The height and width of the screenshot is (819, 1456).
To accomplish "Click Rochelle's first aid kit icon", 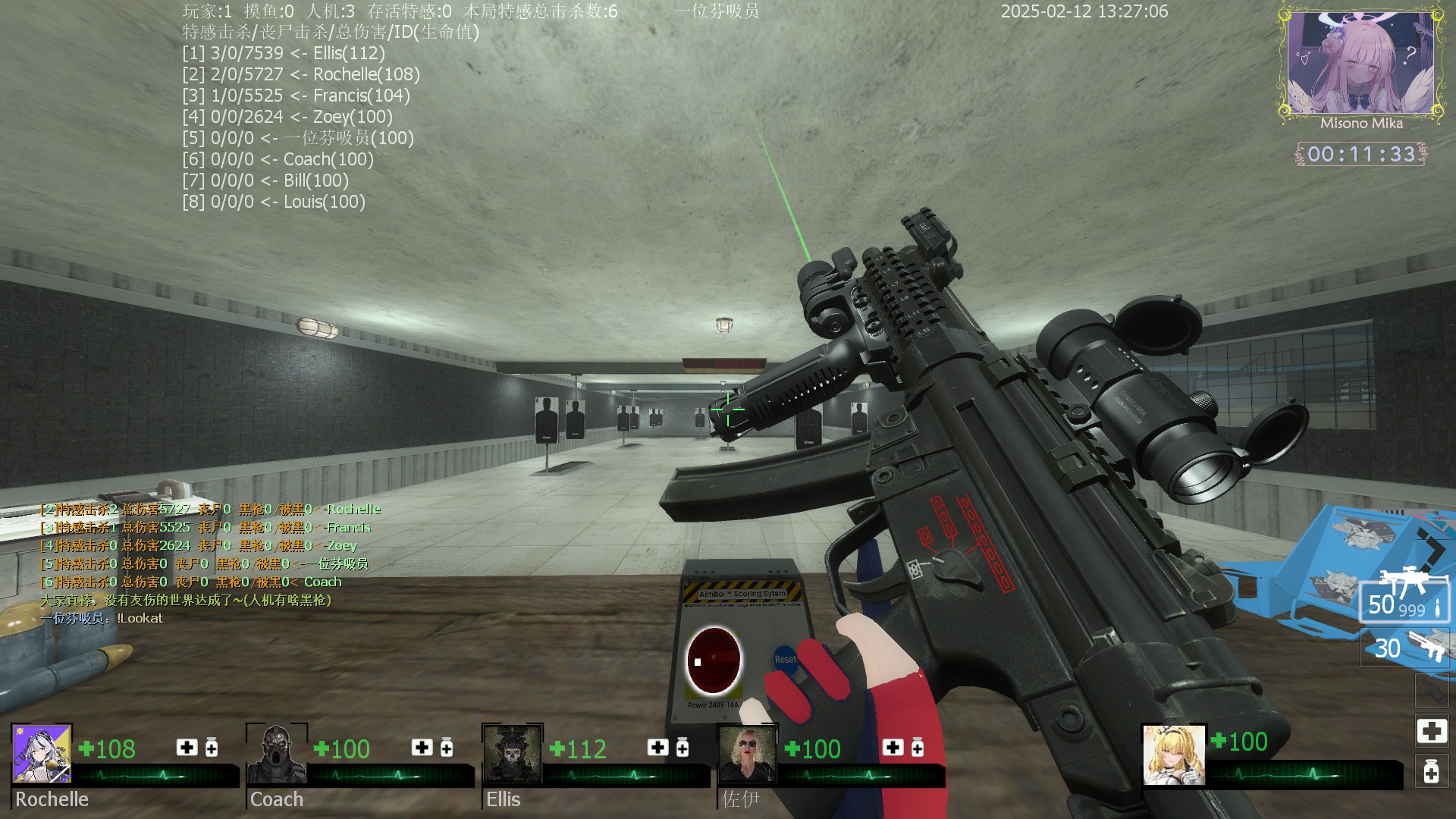I will click(x=187, y=748).
